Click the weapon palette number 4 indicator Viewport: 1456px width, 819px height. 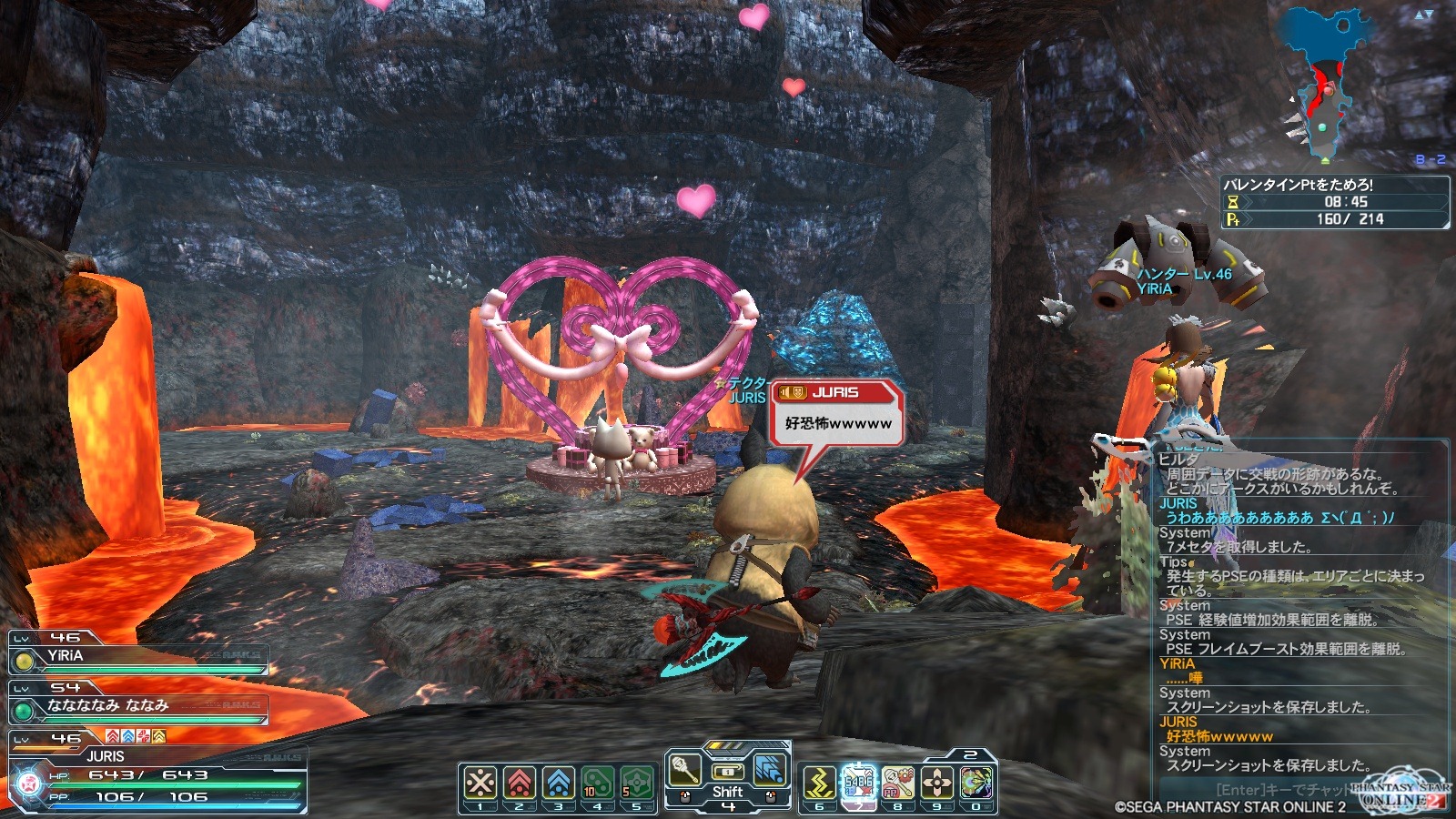pos(727,806)
